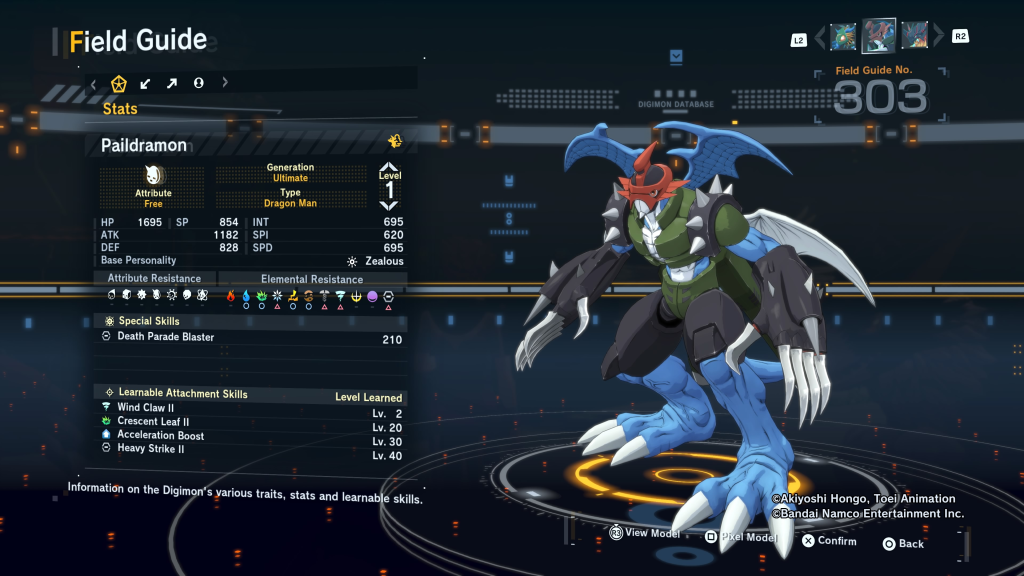
Task: Raise level with the up arrow
Action: pyautogui.click(x=389, y=166)
